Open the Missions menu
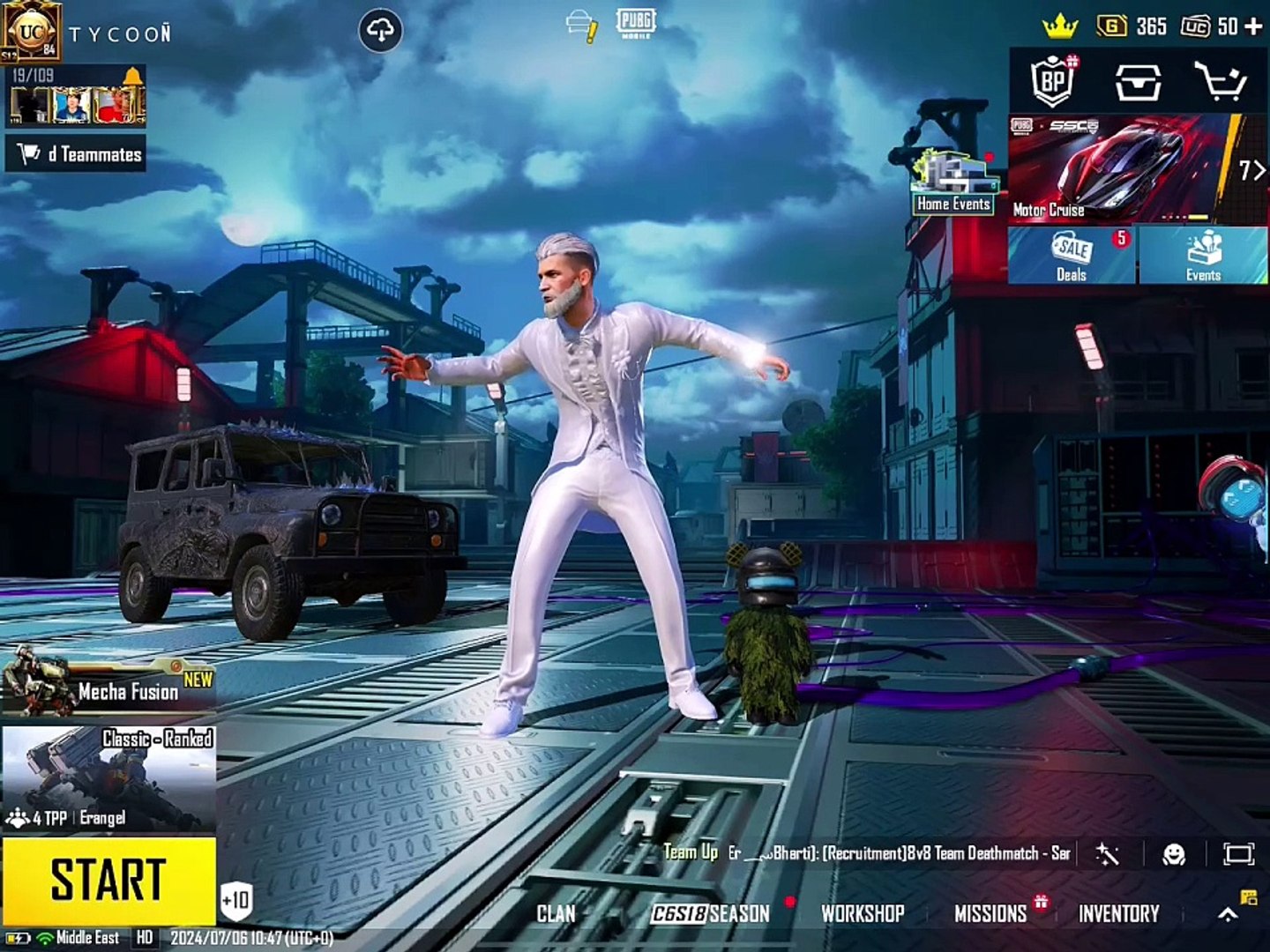 pos(990,914)
